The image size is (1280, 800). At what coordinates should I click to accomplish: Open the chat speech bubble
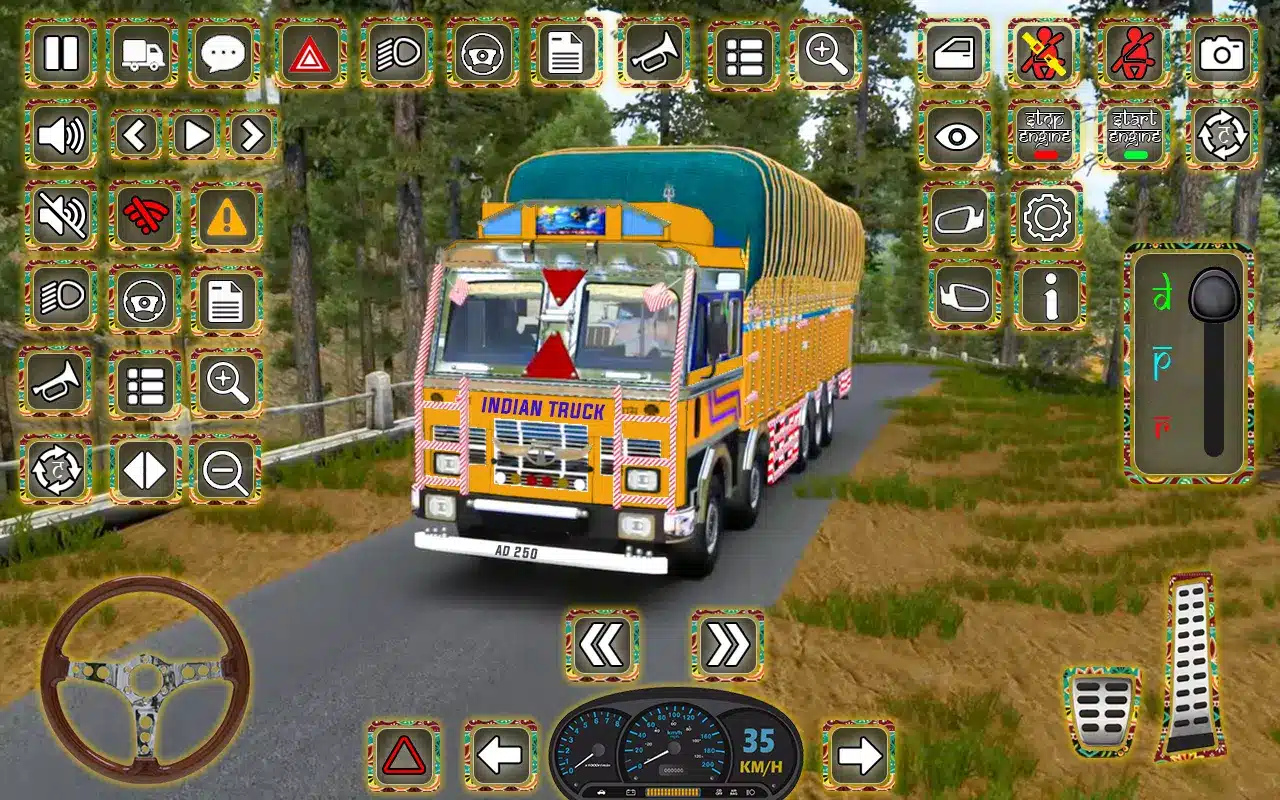coord(225,52)
